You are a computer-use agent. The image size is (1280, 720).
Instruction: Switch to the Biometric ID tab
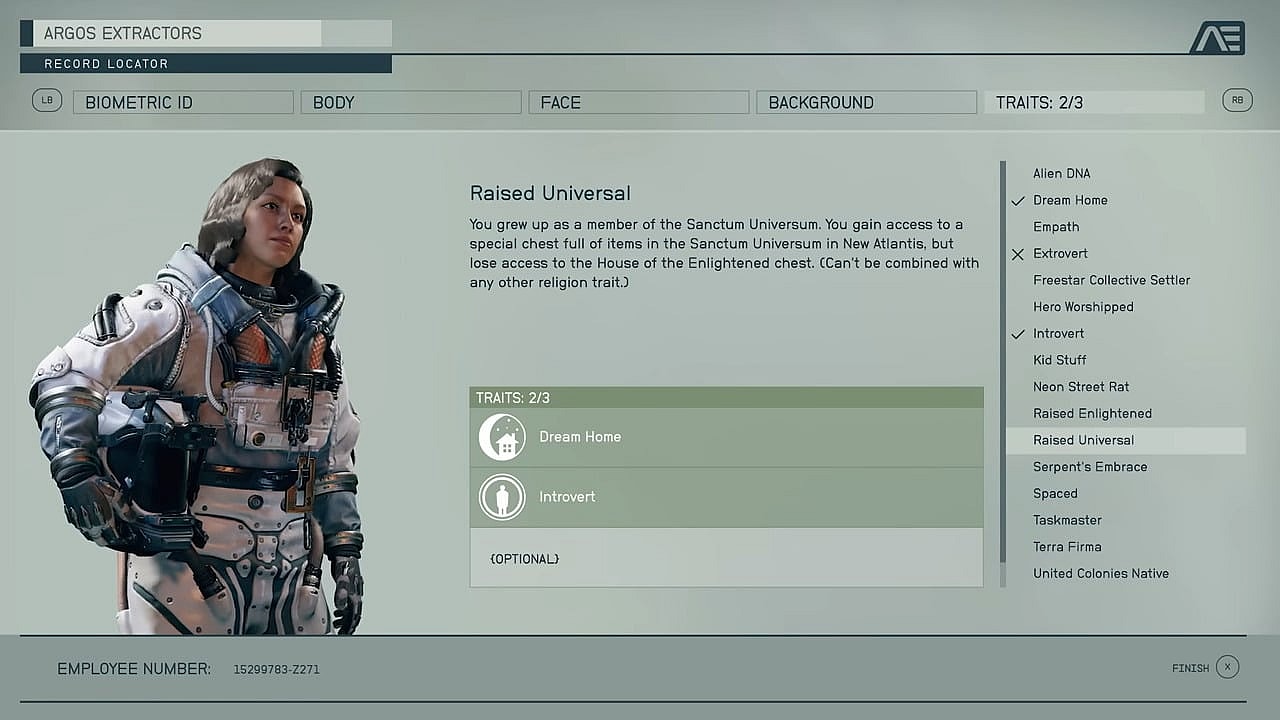[x=183, y=102]
